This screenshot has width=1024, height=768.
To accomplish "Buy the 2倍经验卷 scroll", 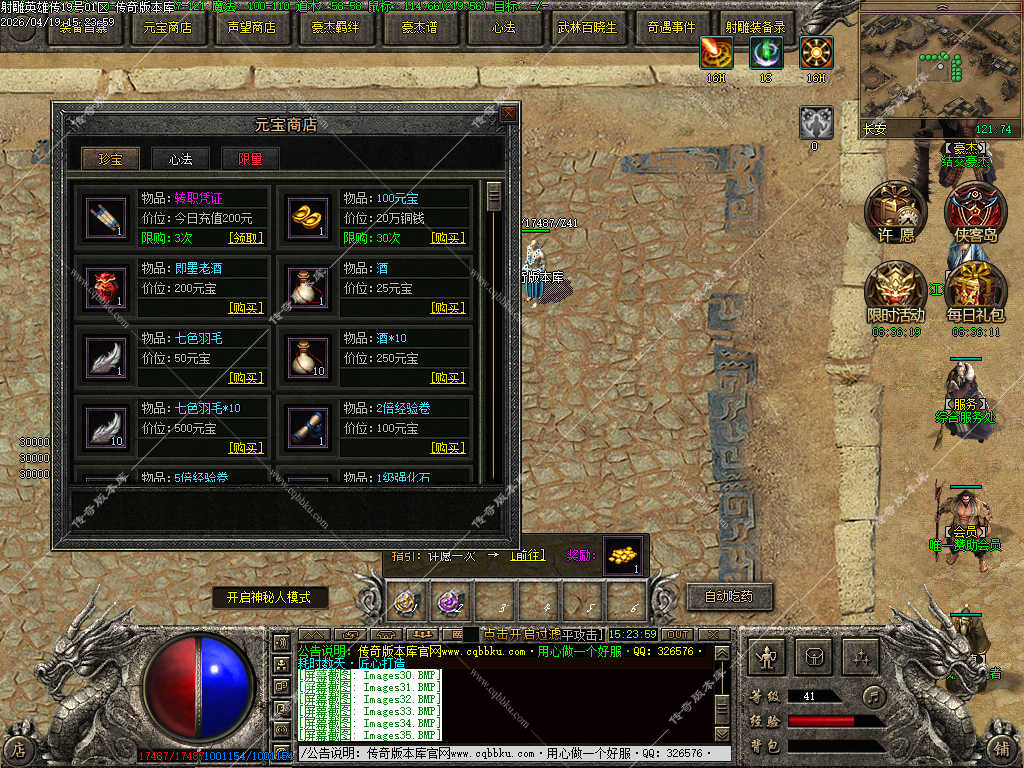I will (448, 448).
